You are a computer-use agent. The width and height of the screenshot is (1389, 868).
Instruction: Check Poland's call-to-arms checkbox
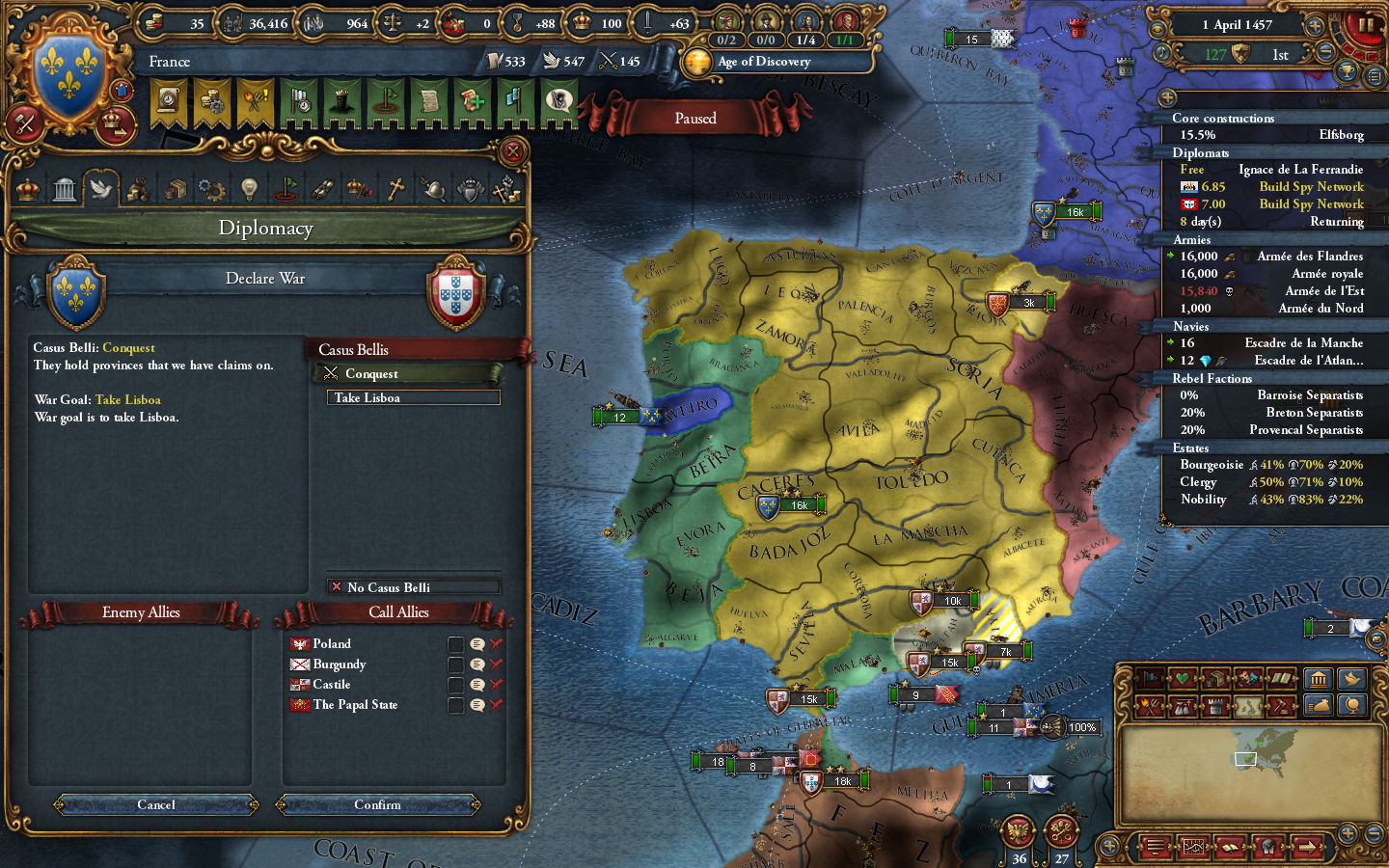[x=455, y=643]
